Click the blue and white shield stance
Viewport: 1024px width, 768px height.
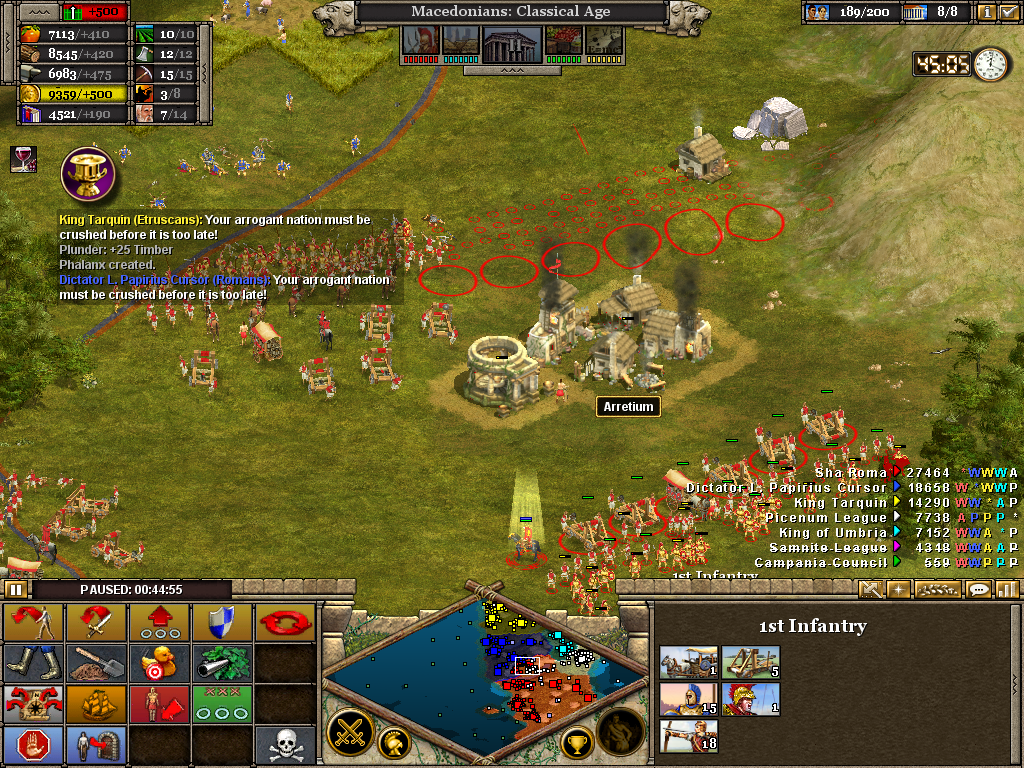point(222,623)
